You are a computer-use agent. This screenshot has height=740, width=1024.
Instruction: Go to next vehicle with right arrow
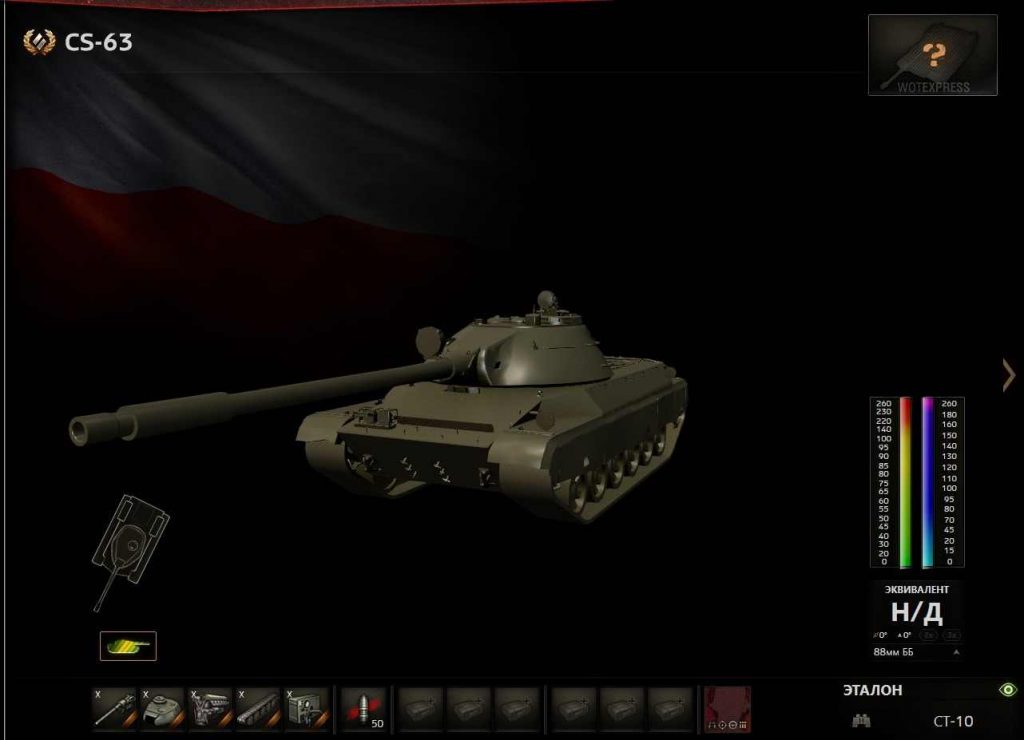1008,375
